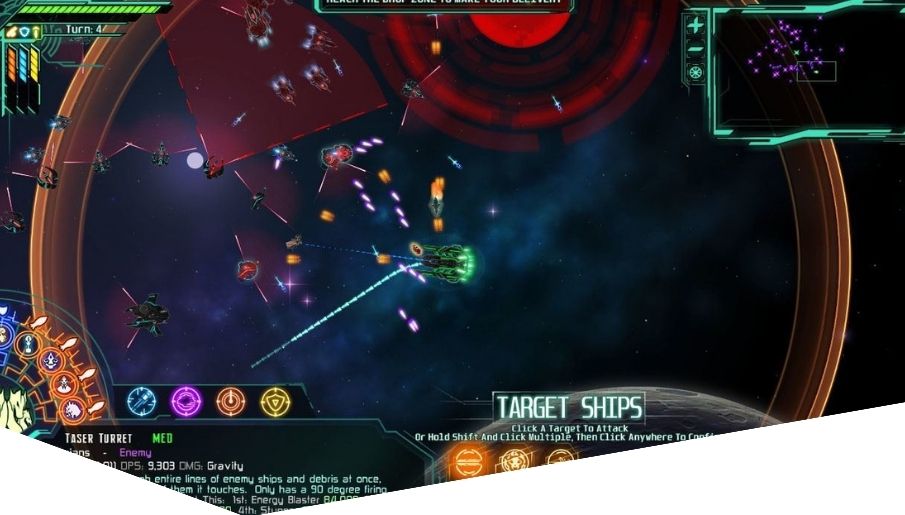This screenshot has height=515, width=905.
Task: Click the round wheel button beside the minimap
Action: (696, 72)
